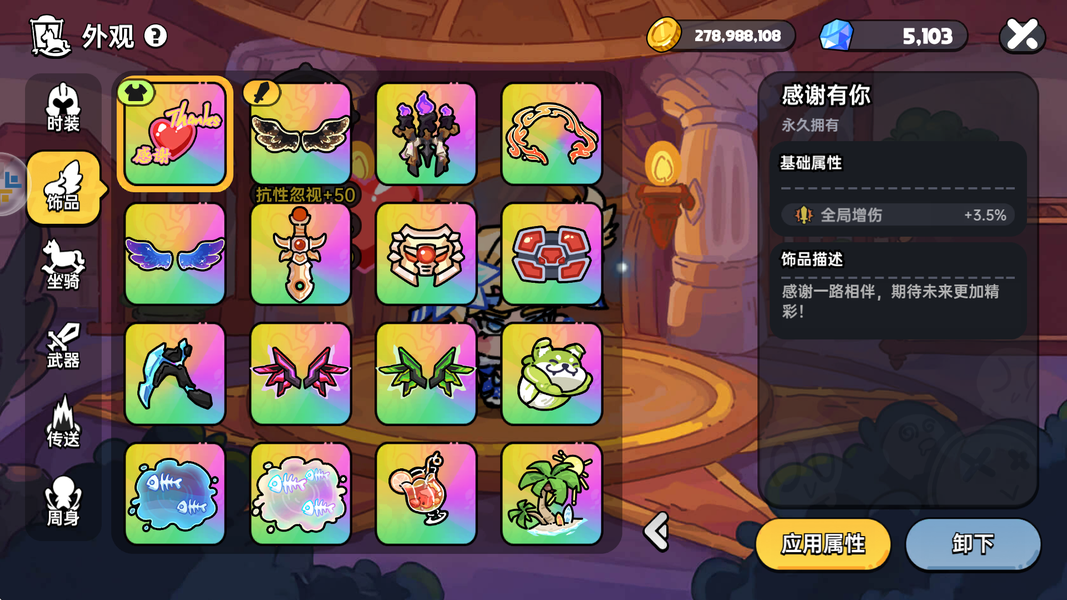Select the Thanks heart accessory
Viewport: 1067px width, 600px height.
click(x=175, y=134)
